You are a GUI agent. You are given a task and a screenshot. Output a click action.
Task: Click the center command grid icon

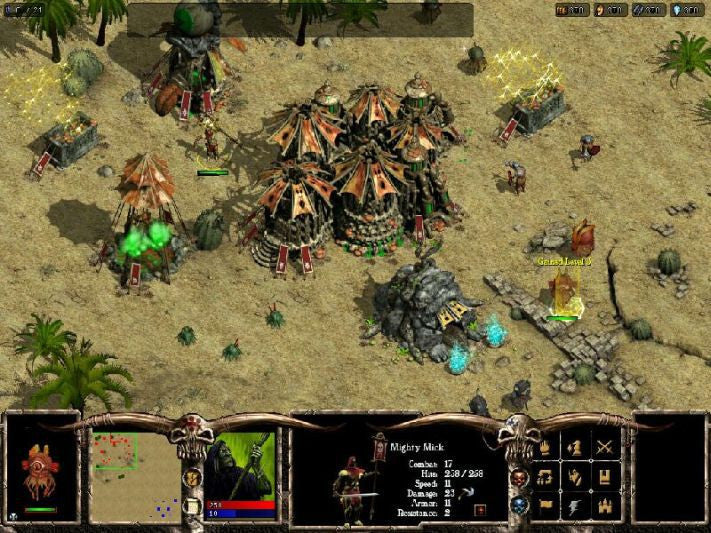[576, 477]
